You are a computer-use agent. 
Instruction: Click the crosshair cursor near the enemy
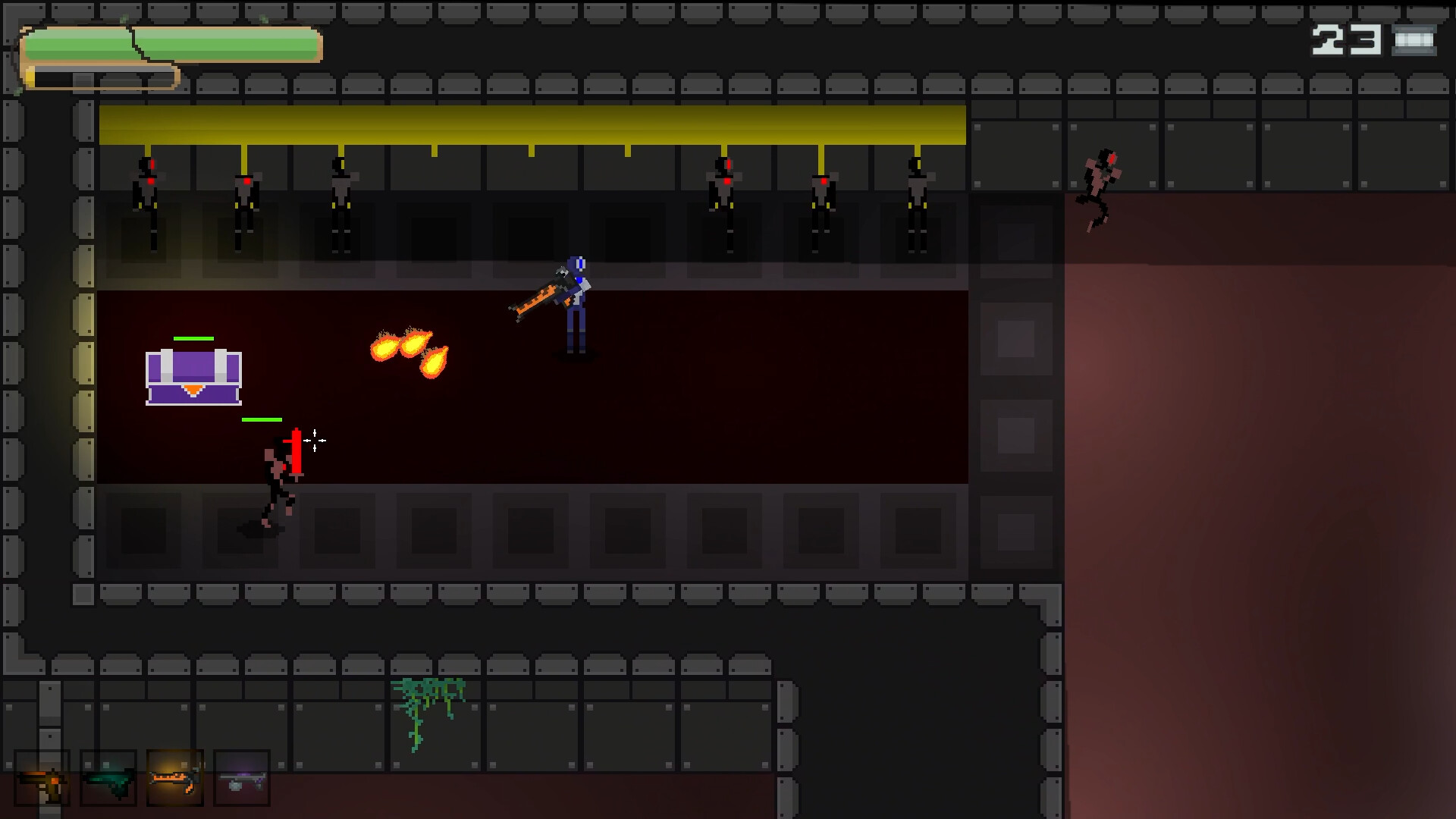pos(314,441)
